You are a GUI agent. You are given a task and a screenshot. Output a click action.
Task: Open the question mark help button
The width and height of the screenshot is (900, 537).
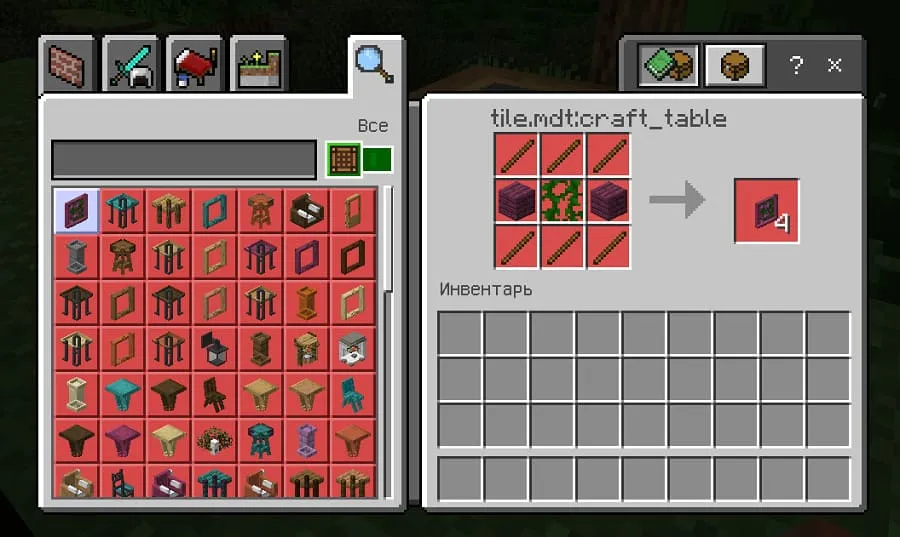point(796,66)
